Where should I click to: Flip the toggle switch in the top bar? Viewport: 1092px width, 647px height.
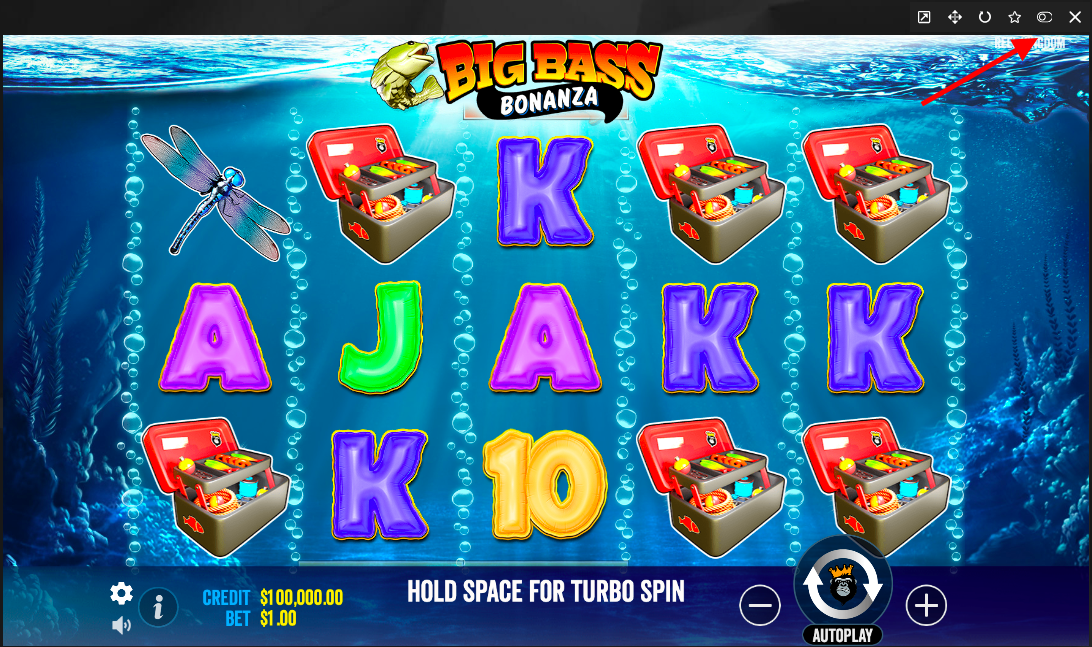click(1044, 17)
